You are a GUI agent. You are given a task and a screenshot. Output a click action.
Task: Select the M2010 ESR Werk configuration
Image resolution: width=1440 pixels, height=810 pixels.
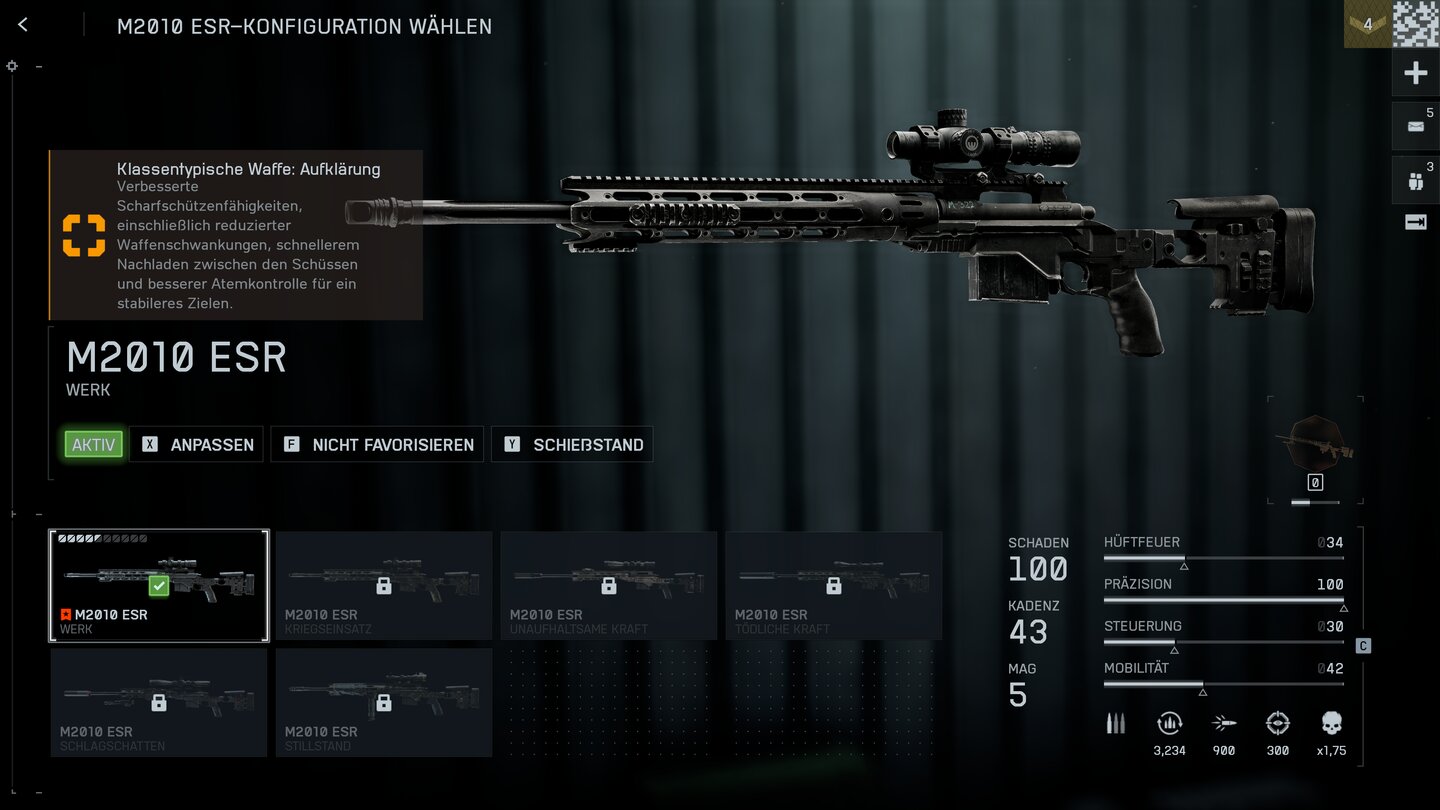pos(159,585)
